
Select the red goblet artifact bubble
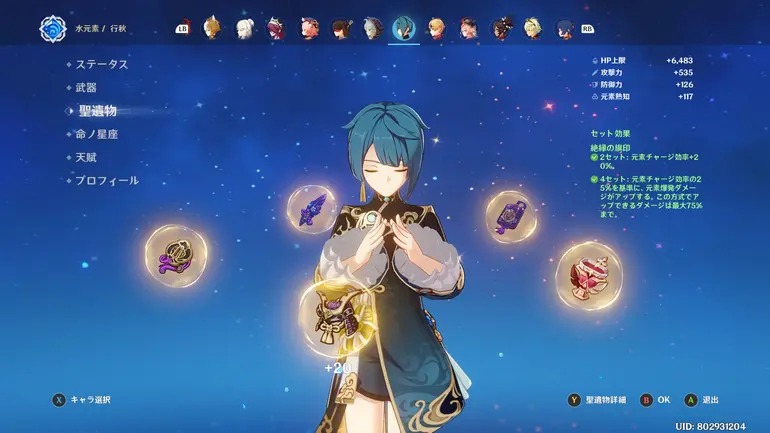[589, 273]
